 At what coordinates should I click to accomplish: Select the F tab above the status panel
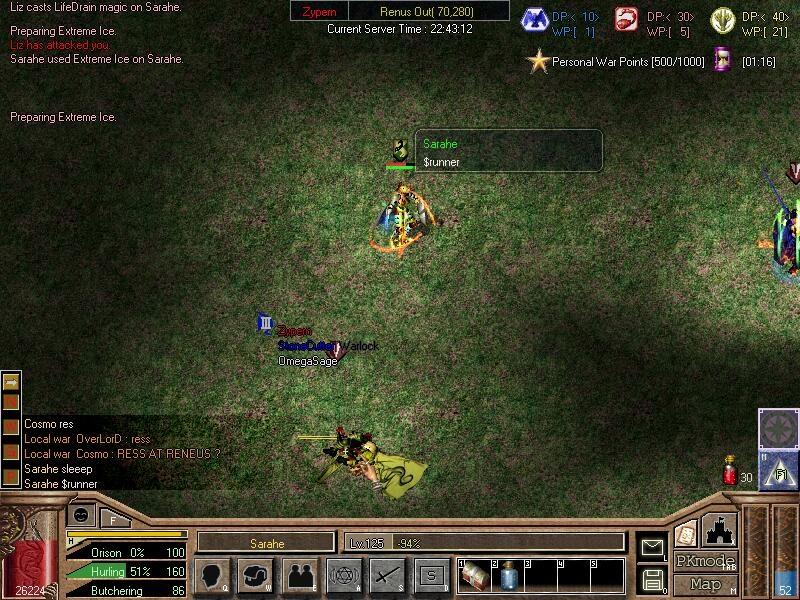113,519
